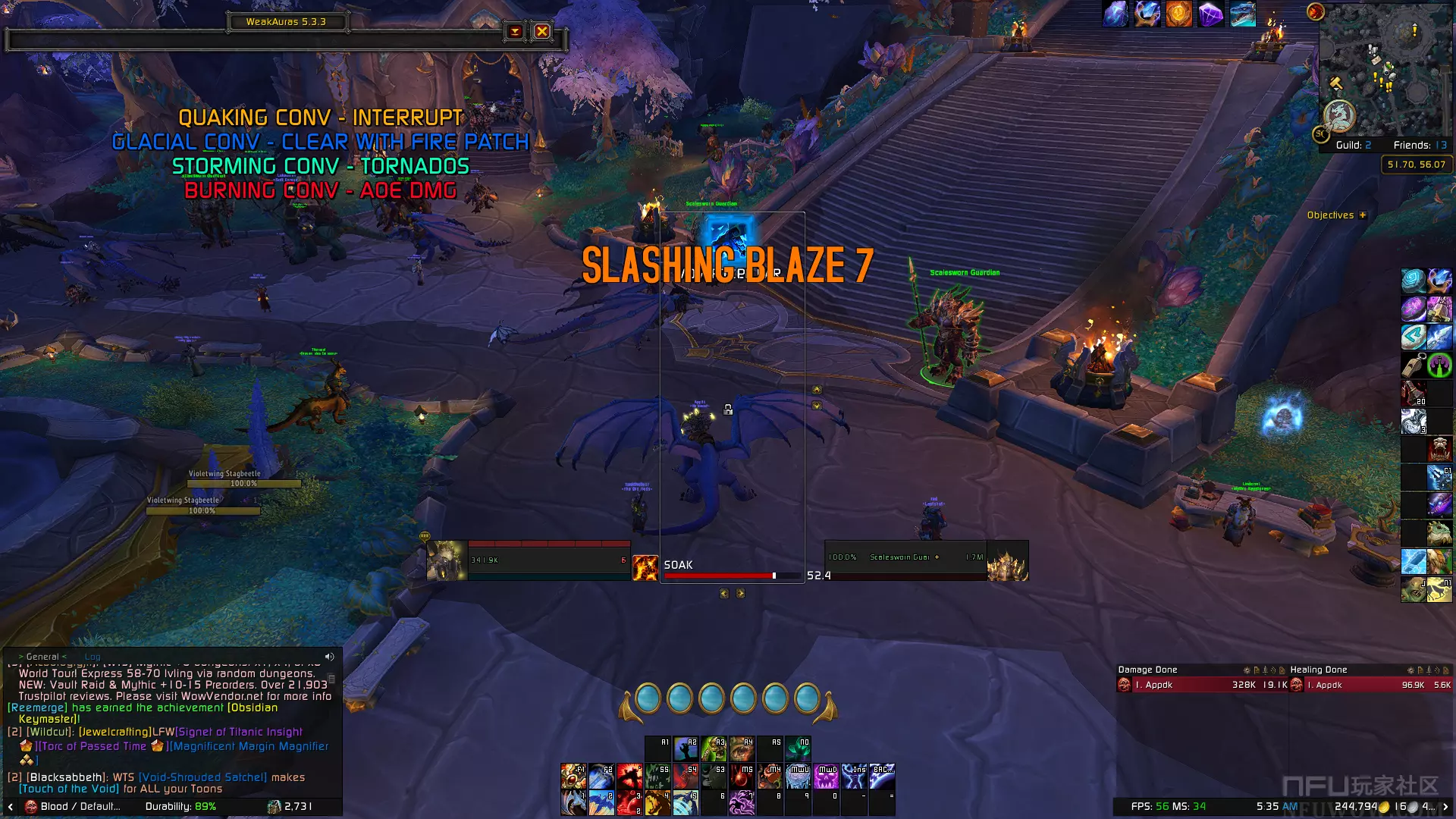Viewport: 1456px width, 819px height.
Task: Switch to the Log chat tab
Action: tap(93, 657)
